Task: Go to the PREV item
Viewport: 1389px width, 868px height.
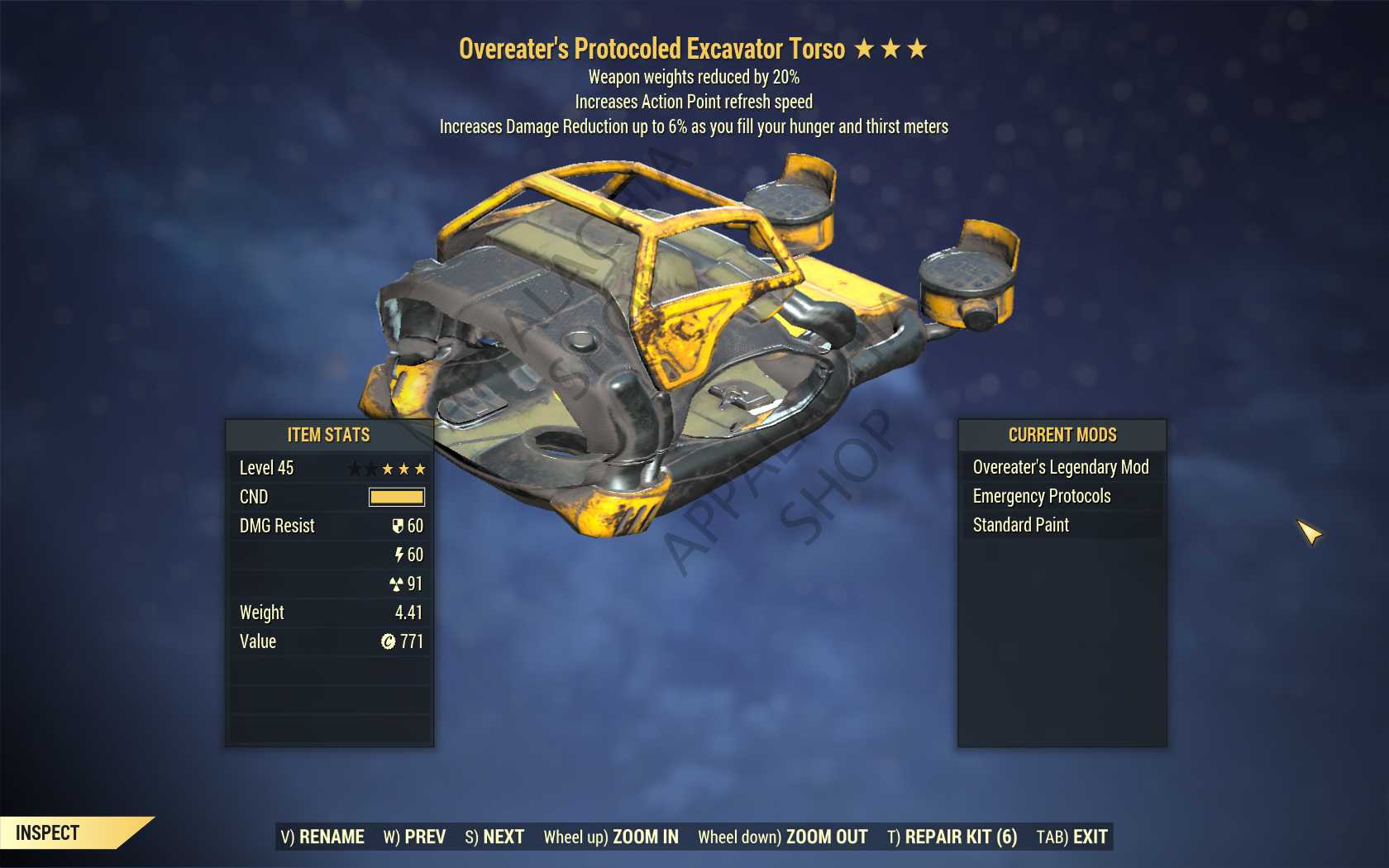Action: point(414,837)
